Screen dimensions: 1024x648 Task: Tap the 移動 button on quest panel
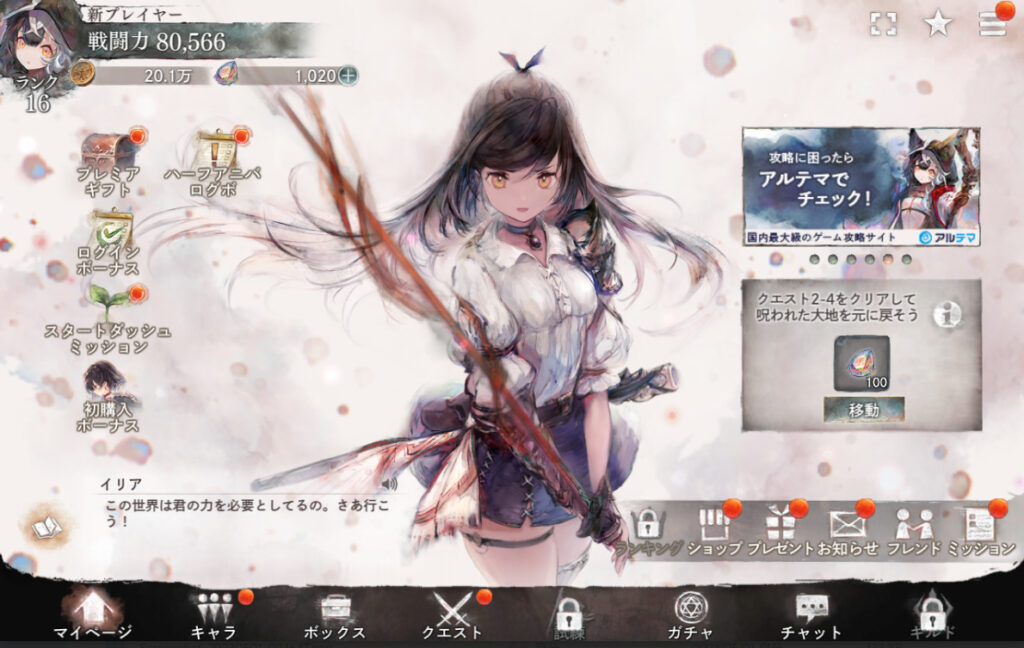pos(864,409)
